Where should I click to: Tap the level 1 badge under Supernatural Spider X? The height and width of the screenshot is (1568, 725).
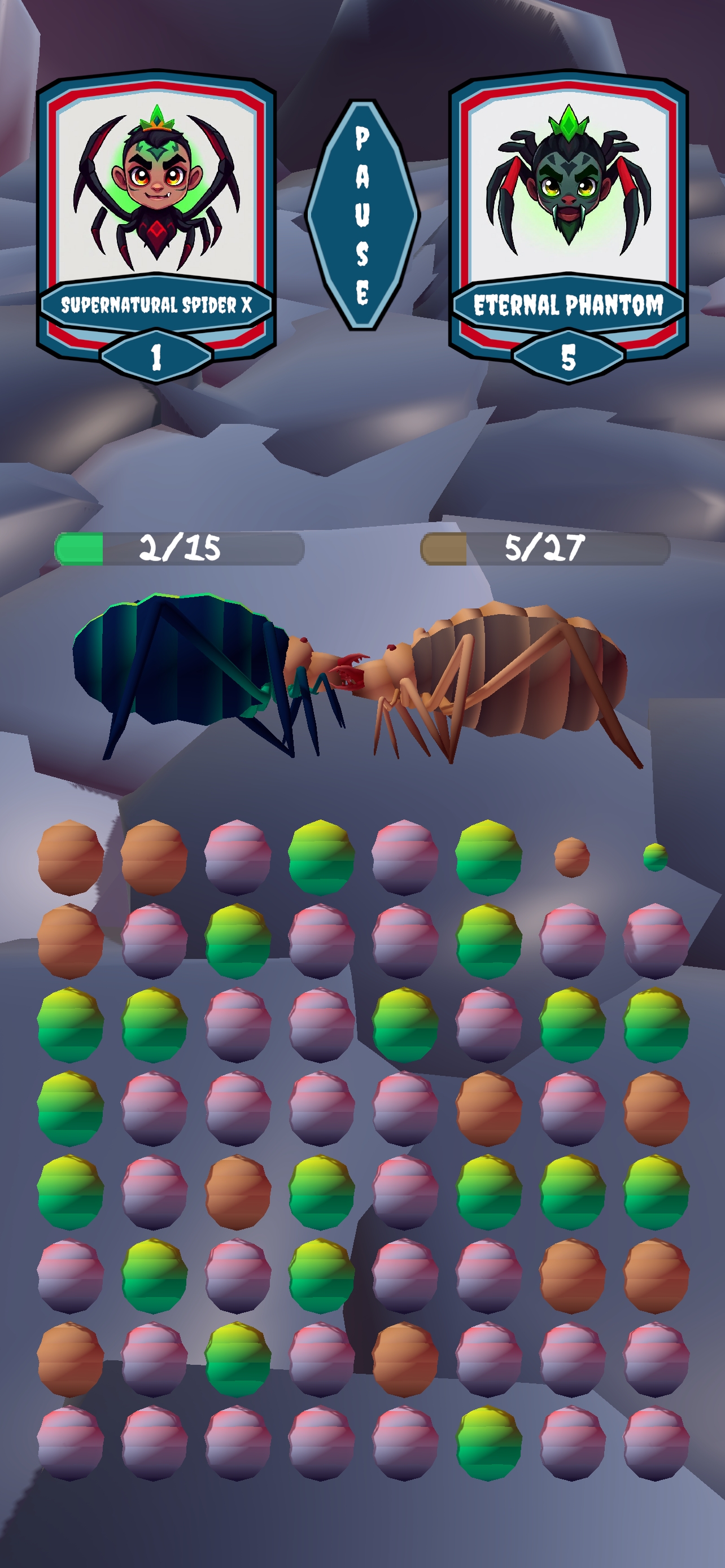click(157, 356)
